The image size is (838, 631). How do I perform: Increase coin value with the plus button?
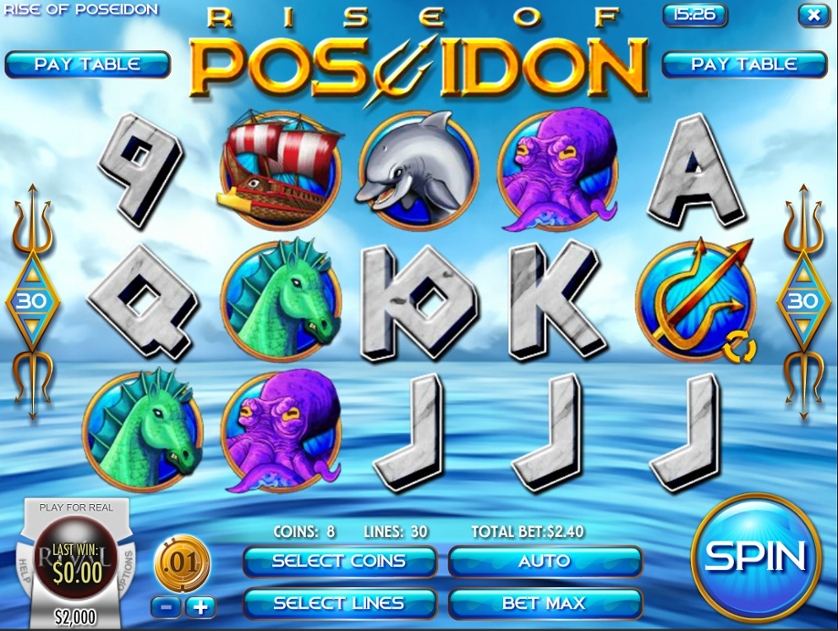[x=201, y=606]
